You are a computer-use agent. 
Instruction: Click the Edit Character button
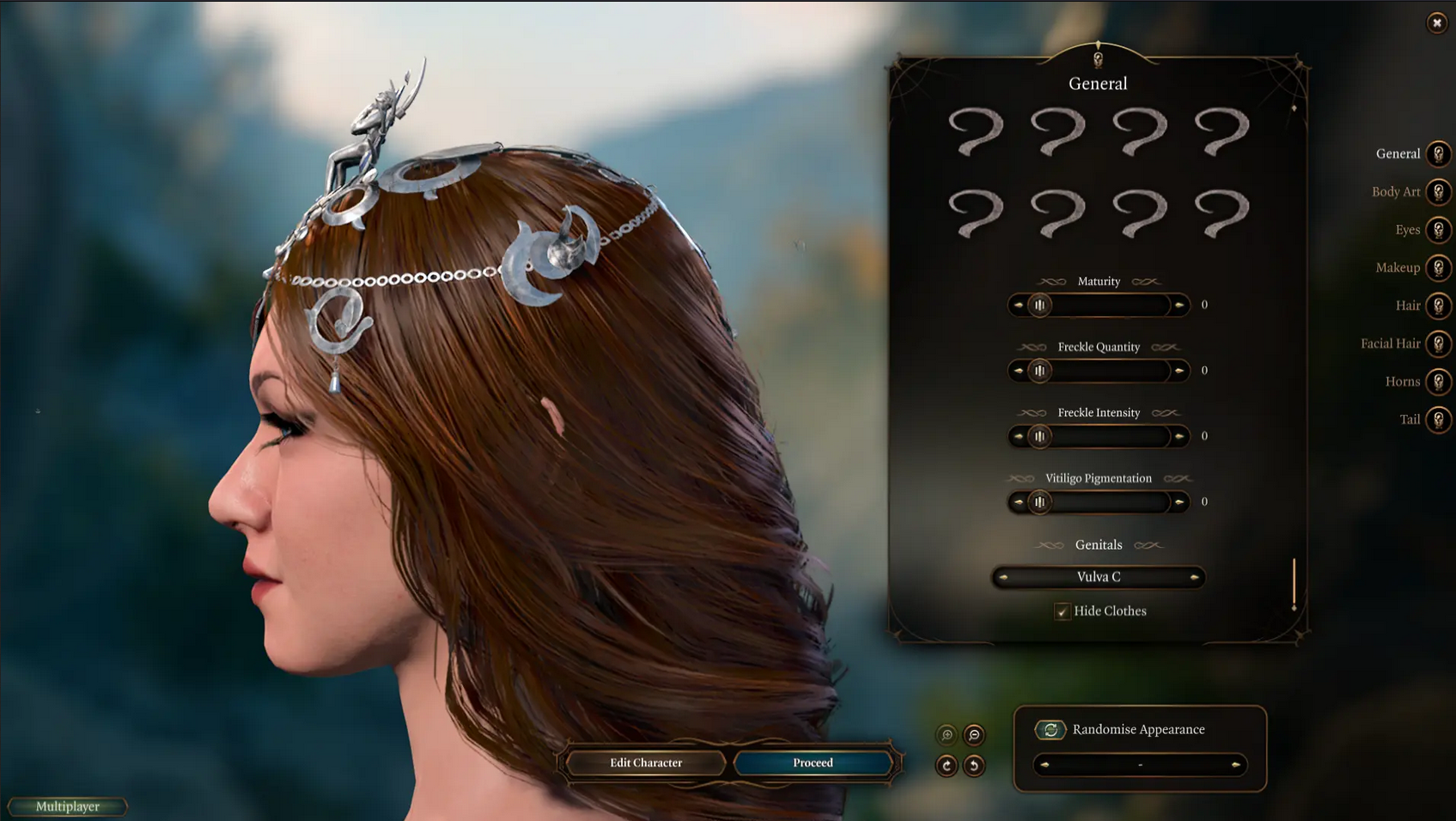(645, 763)
